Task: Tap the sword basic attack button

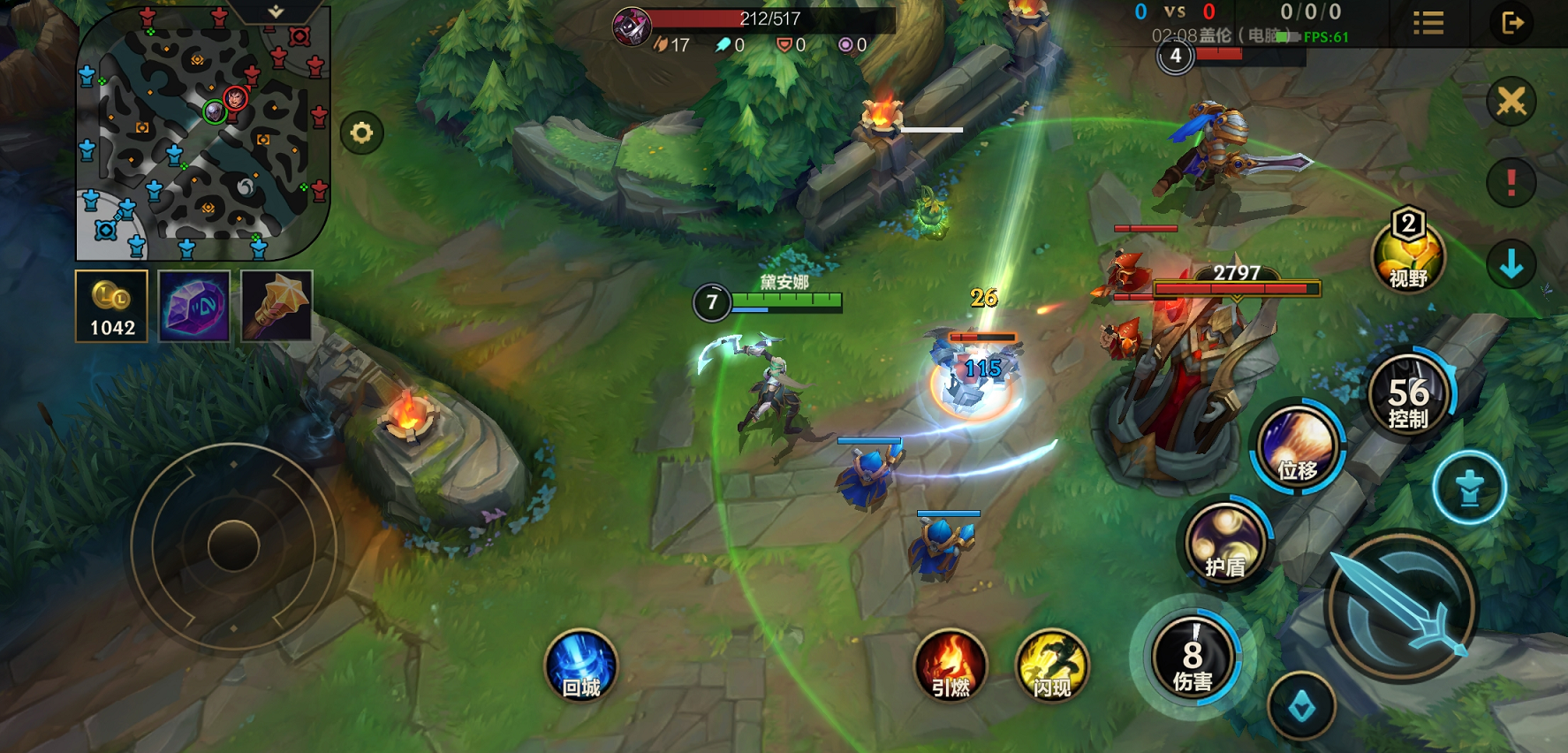Action: 1401,606
